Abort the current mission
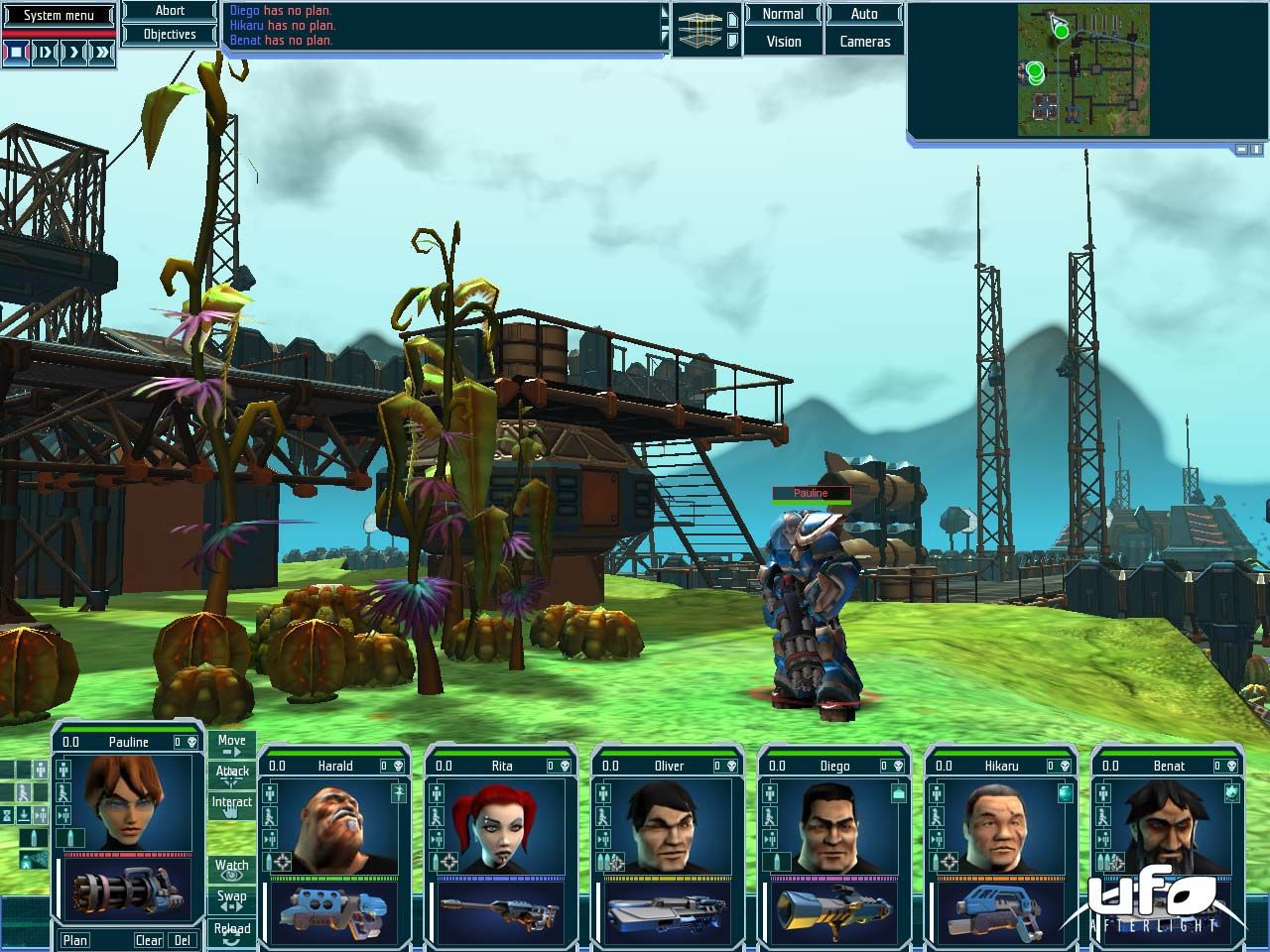Screen dimensions: 1270x952 [170, 11]
